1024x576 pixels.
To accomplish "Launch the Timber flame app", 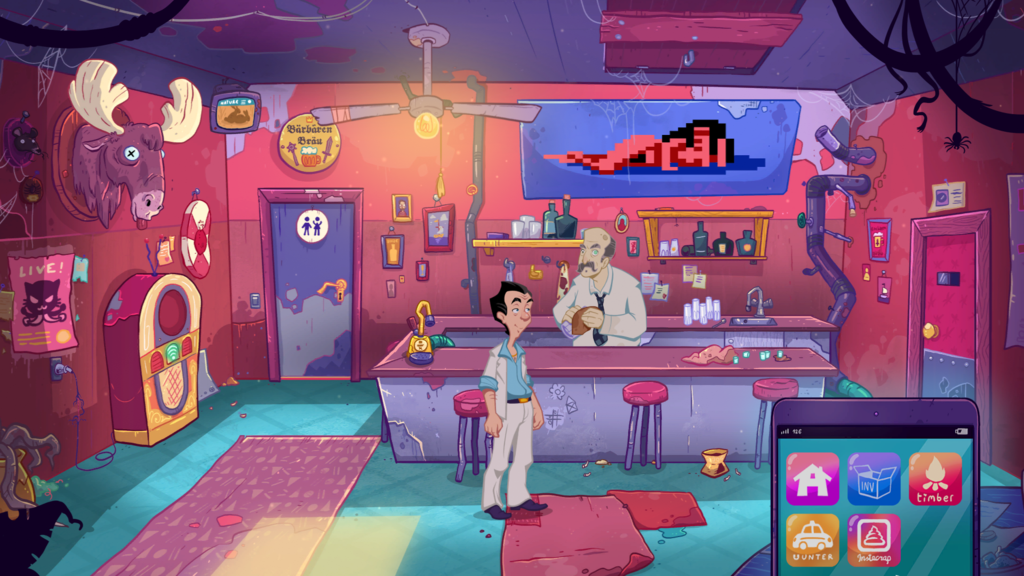I will 935,479.
